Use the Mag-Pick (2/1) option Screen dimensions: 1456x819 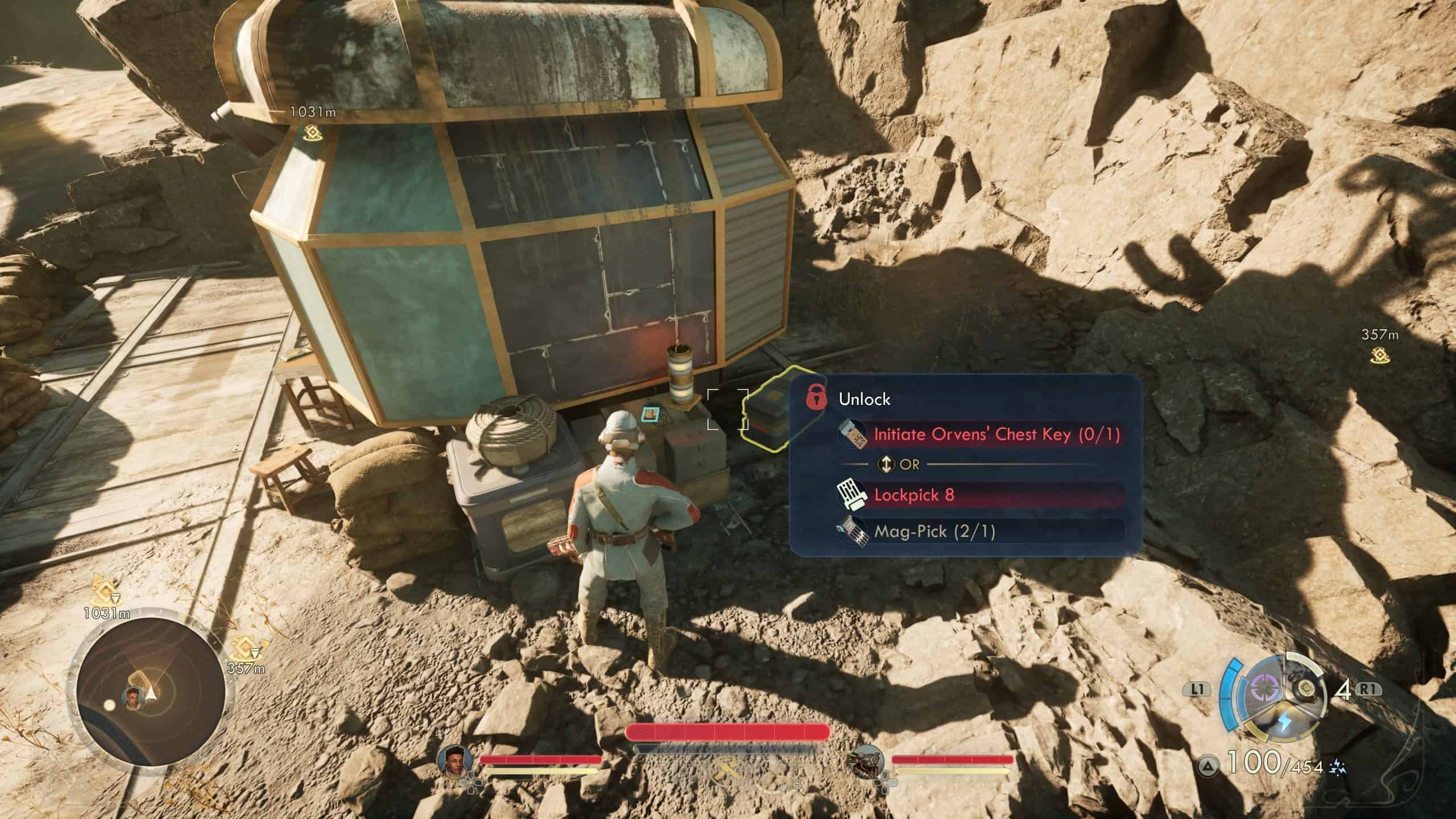point(934,532)
